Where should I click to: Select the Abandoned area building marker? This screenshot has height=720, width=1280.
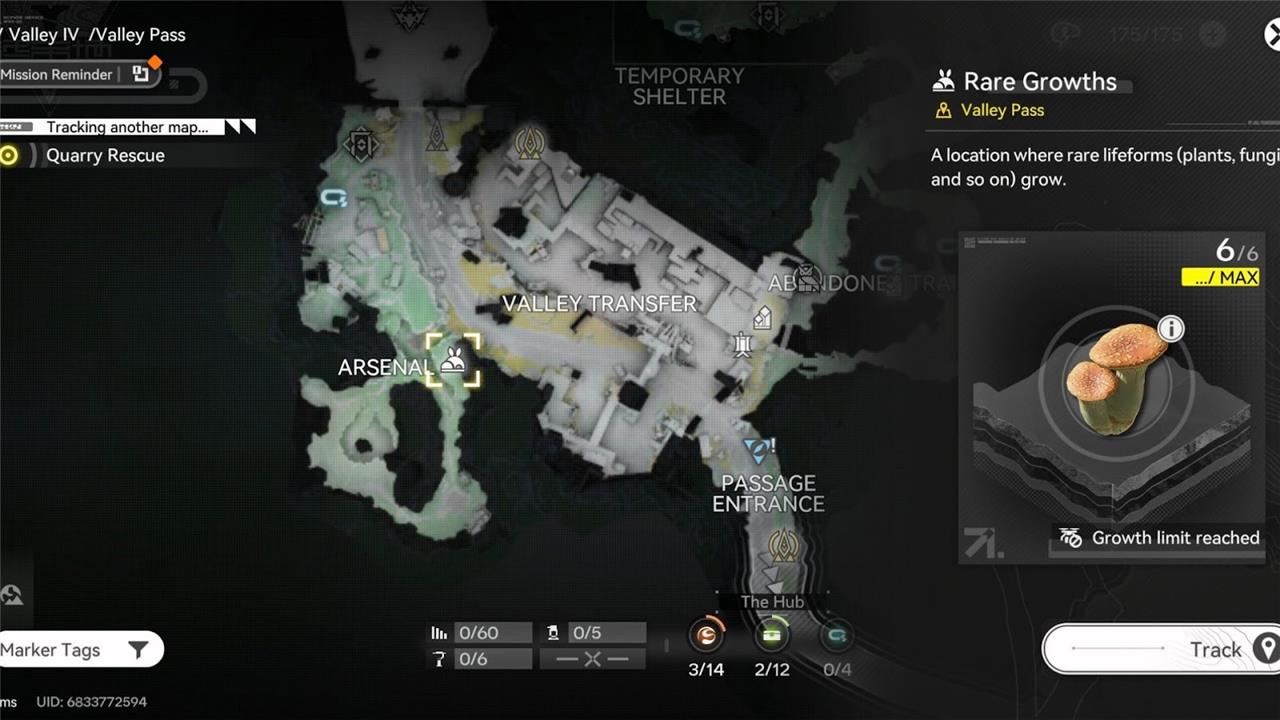[807, 277]
